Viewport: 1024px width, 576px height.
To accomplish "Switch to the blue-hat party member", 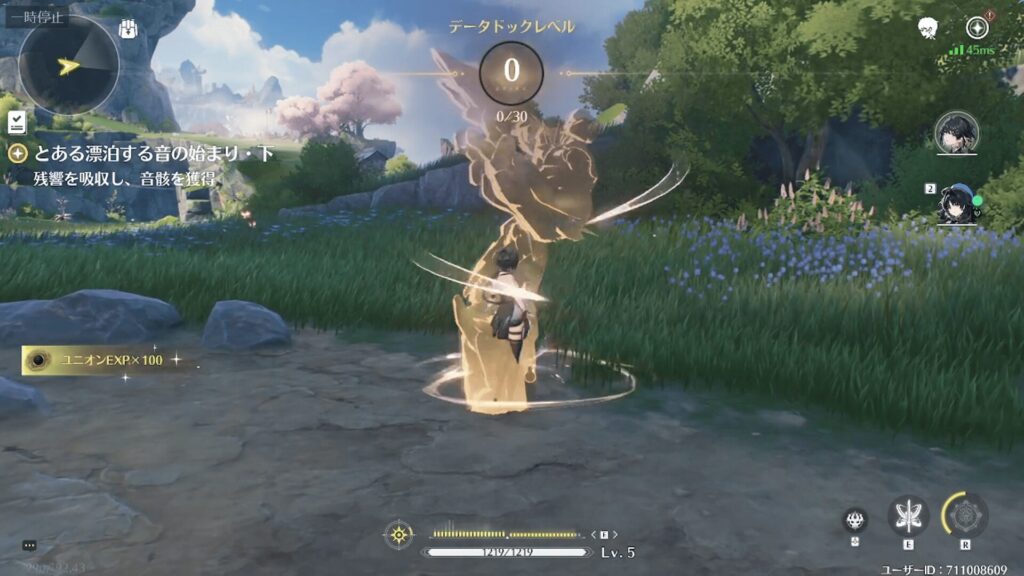I will pos(957,203).
